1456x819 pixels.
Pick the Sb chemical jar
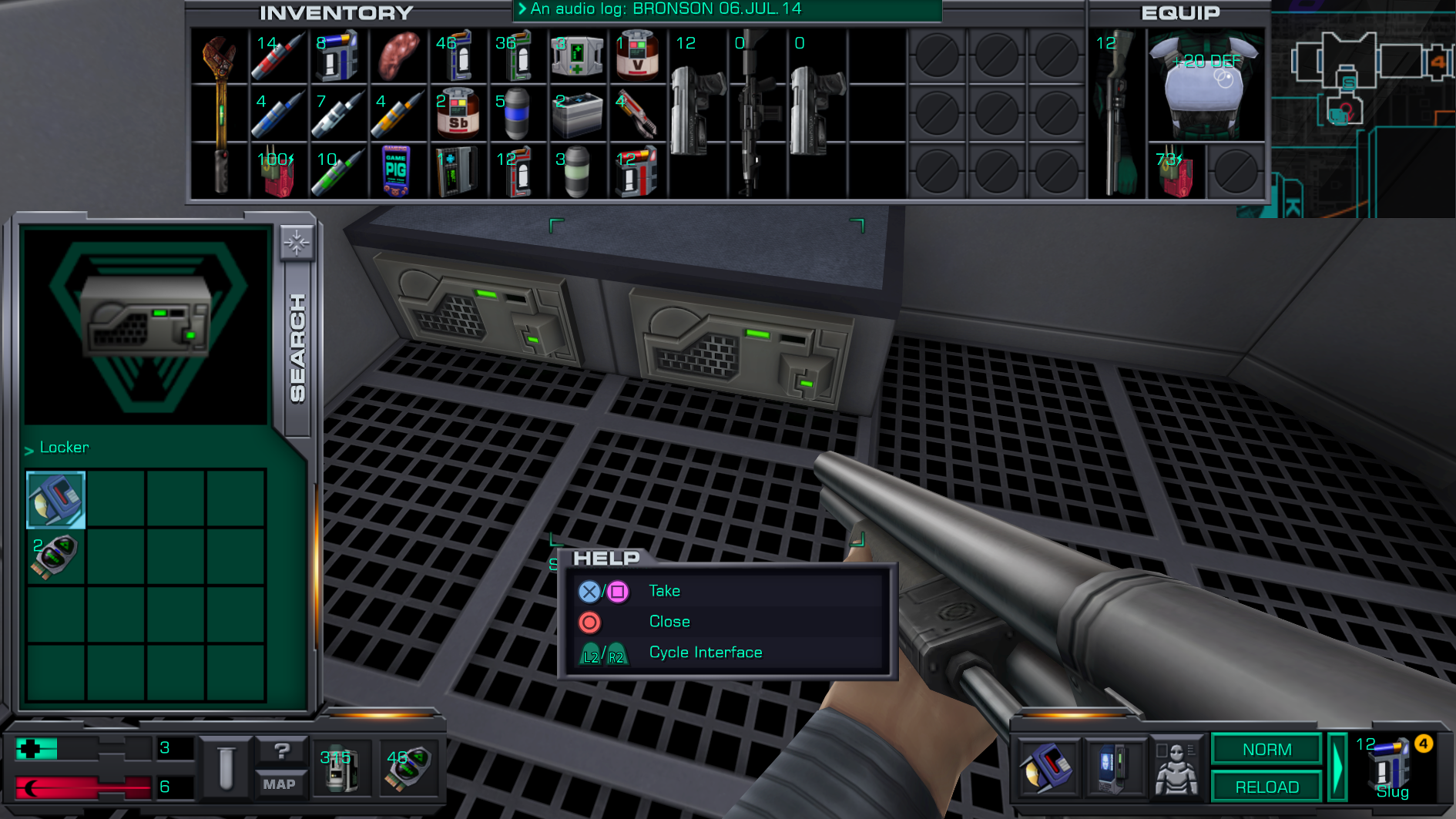coord(457,113)
